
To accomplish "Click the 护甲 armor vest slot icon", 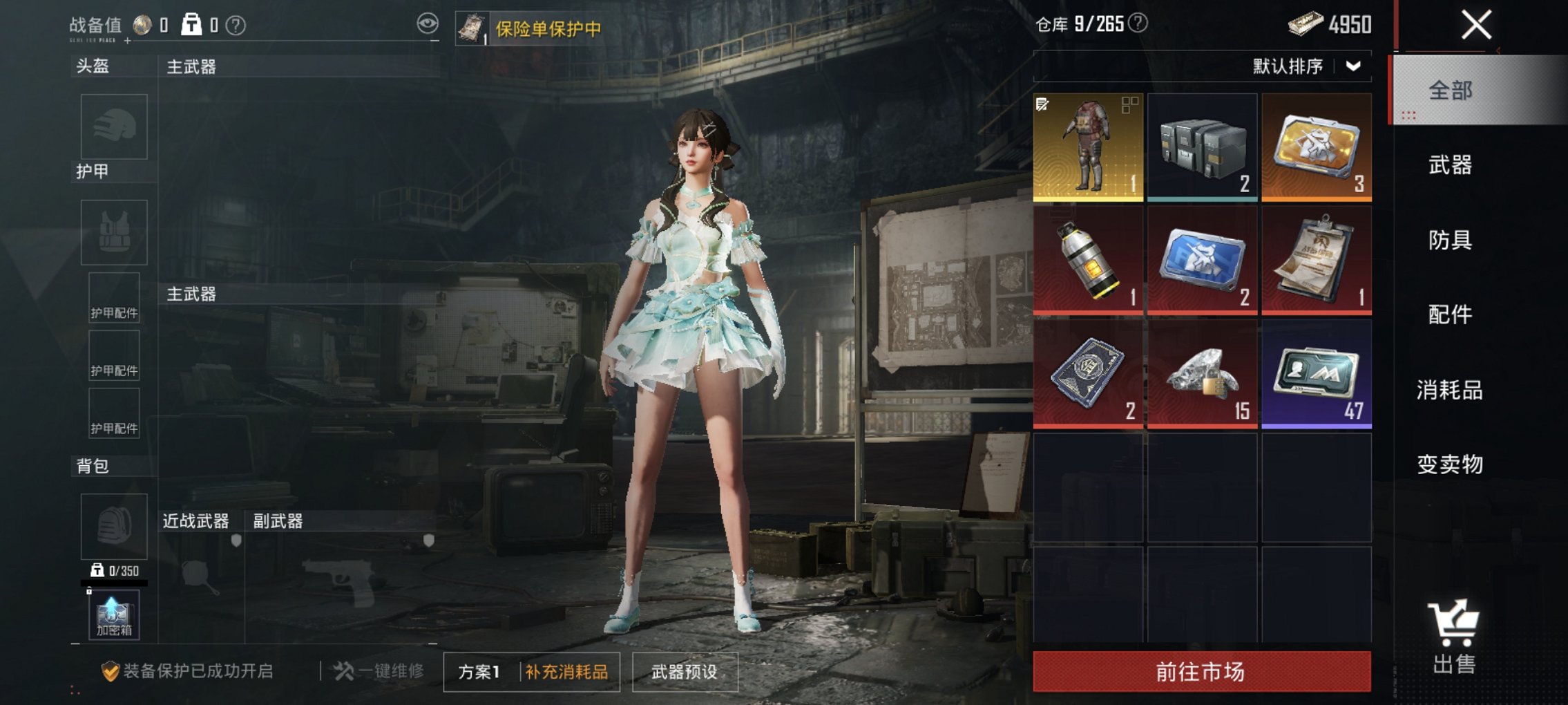I will point(114,232).
